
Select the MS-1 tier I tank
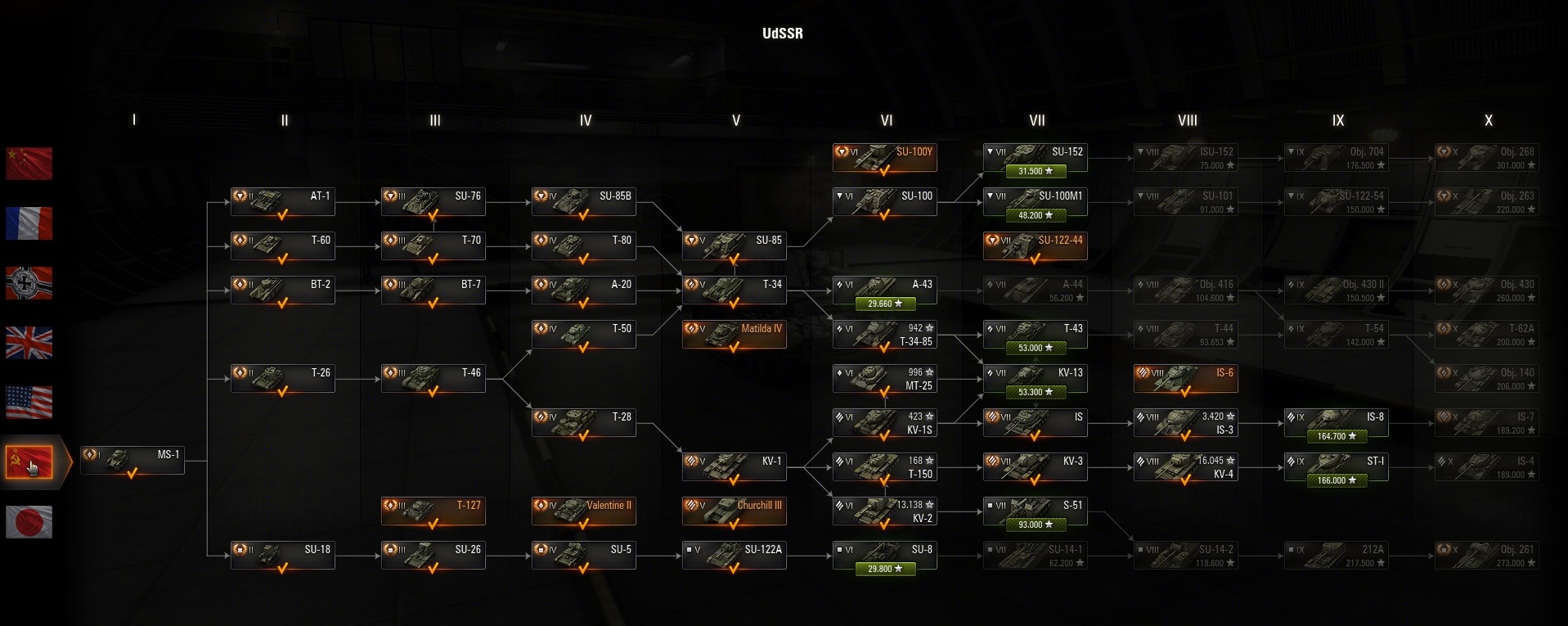[133, 460]
